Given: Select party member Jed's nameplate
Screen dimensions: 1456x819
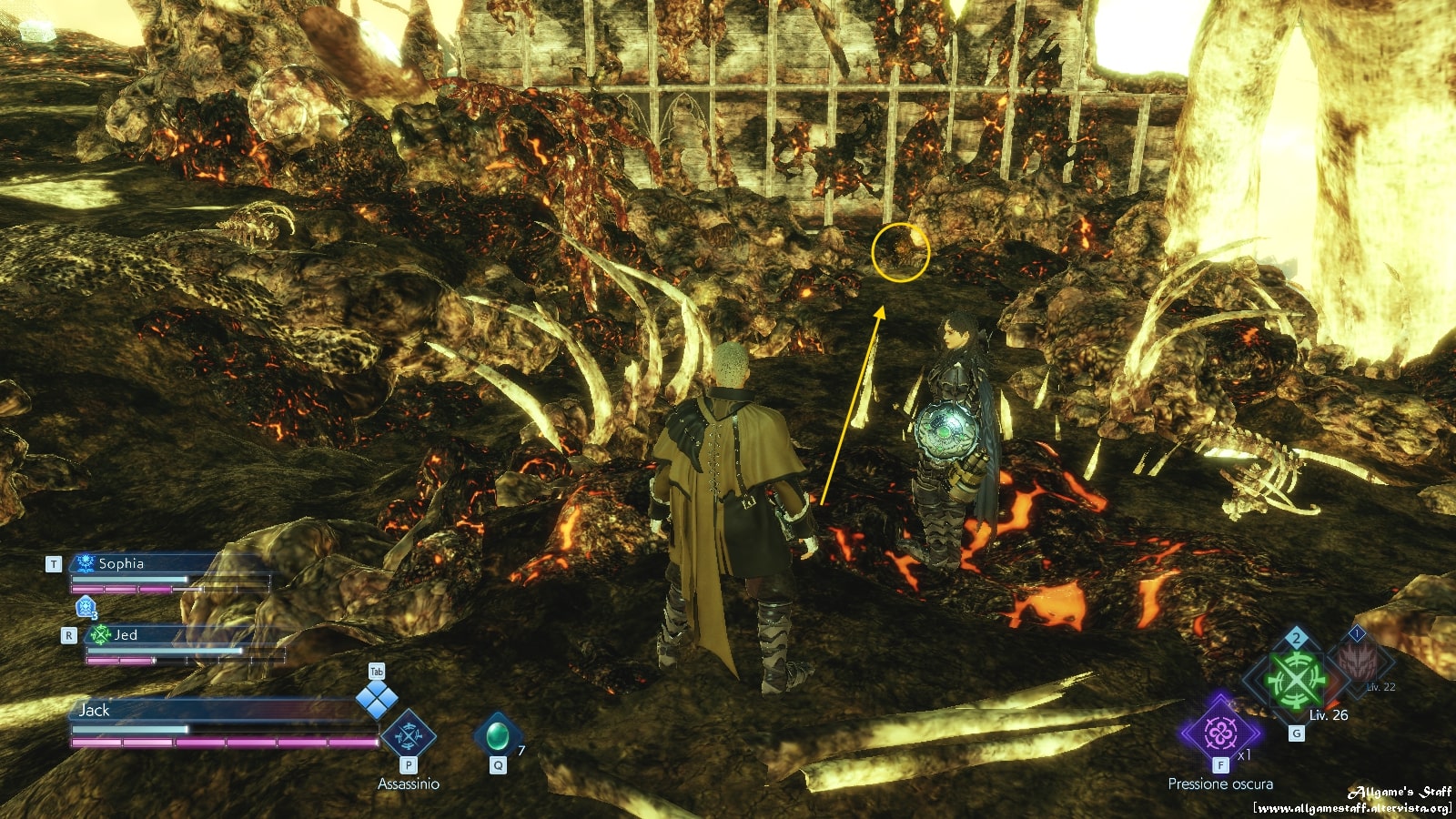Looking at the screenshot, I should coord(126,634).
